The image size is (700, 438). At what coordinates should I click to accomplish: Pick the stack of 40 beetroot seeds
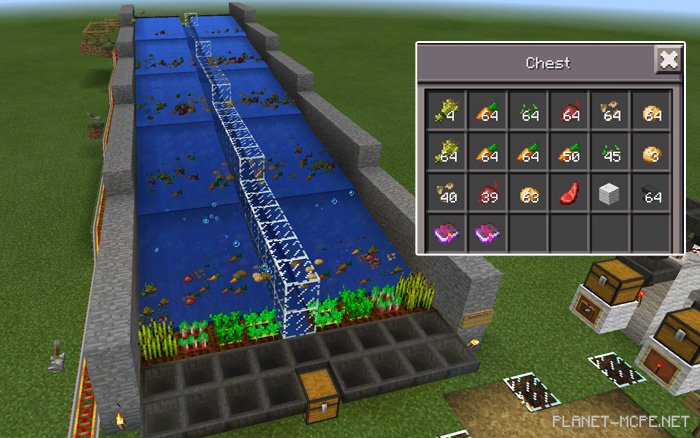coord(445,194)
